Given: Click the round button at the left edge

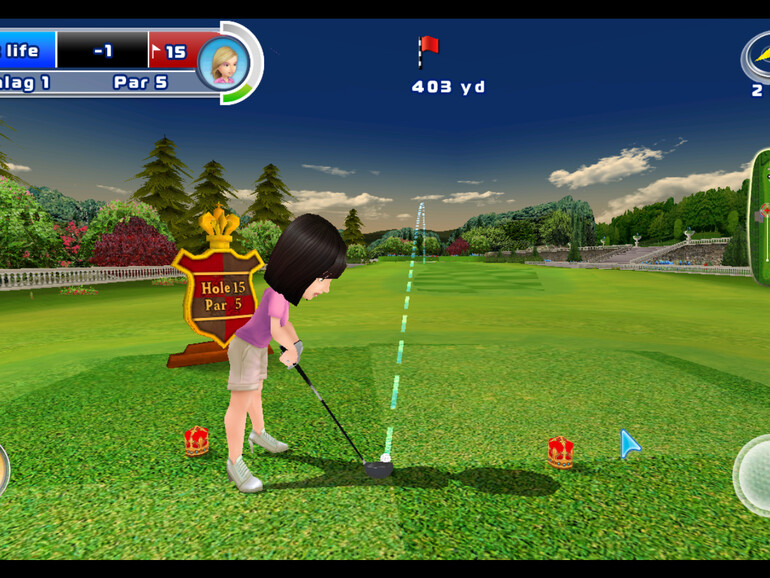Looking at the screenshot, I should click(x=3, y=468).
